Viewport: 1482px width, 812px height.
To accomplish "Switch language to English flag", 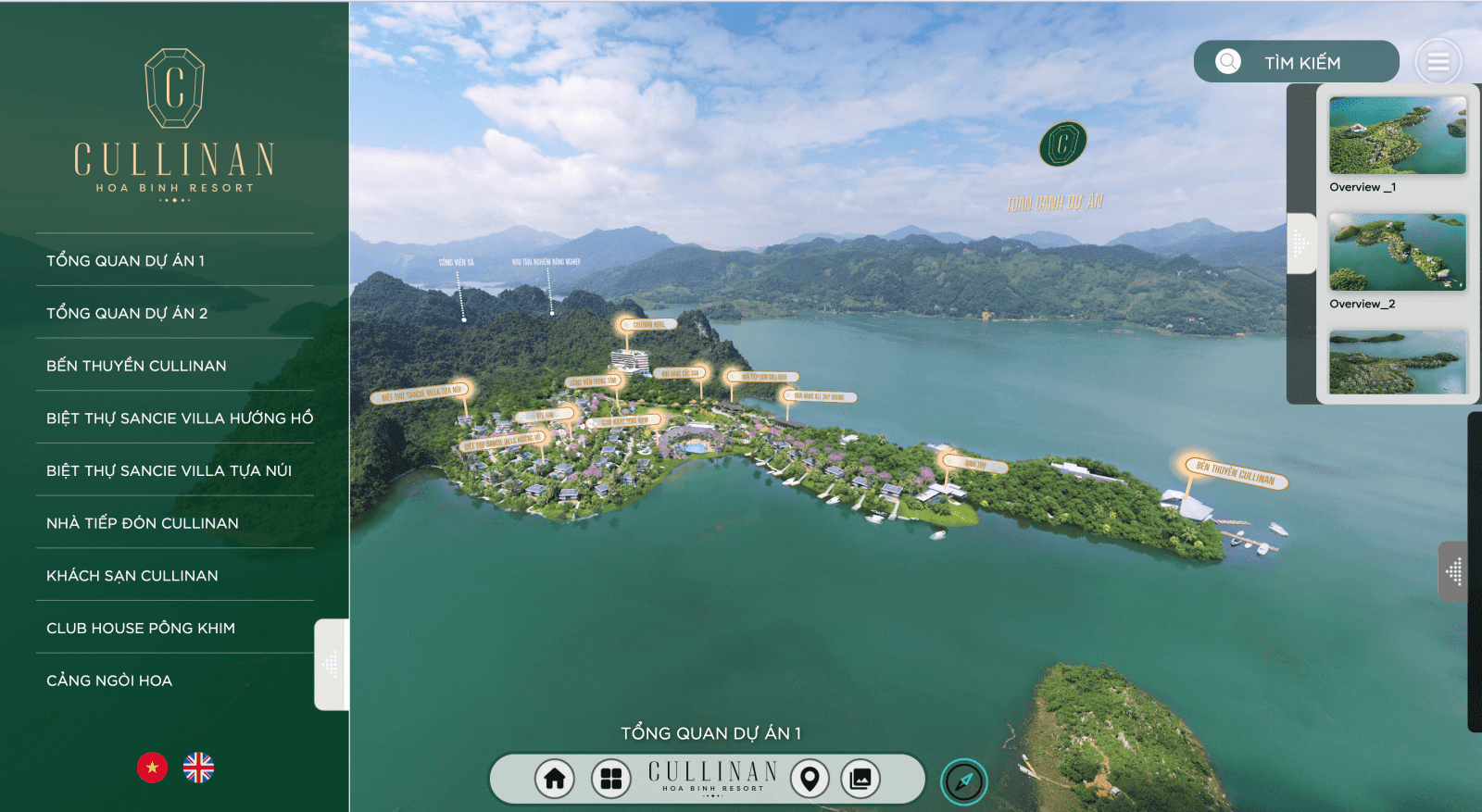I will 198,768.
